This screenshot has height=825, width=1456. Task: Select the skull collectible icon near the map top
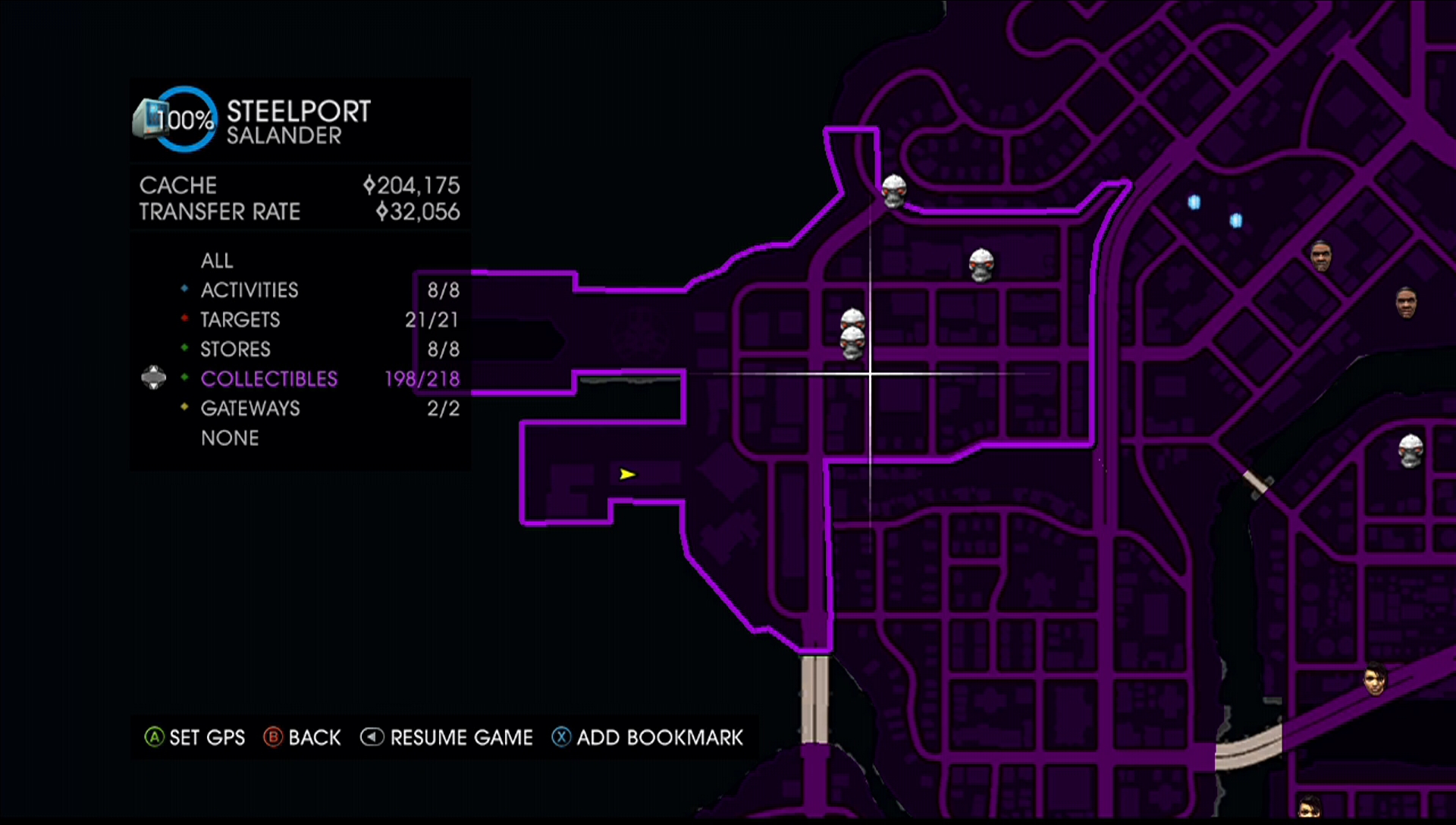(x=893, y=192)
